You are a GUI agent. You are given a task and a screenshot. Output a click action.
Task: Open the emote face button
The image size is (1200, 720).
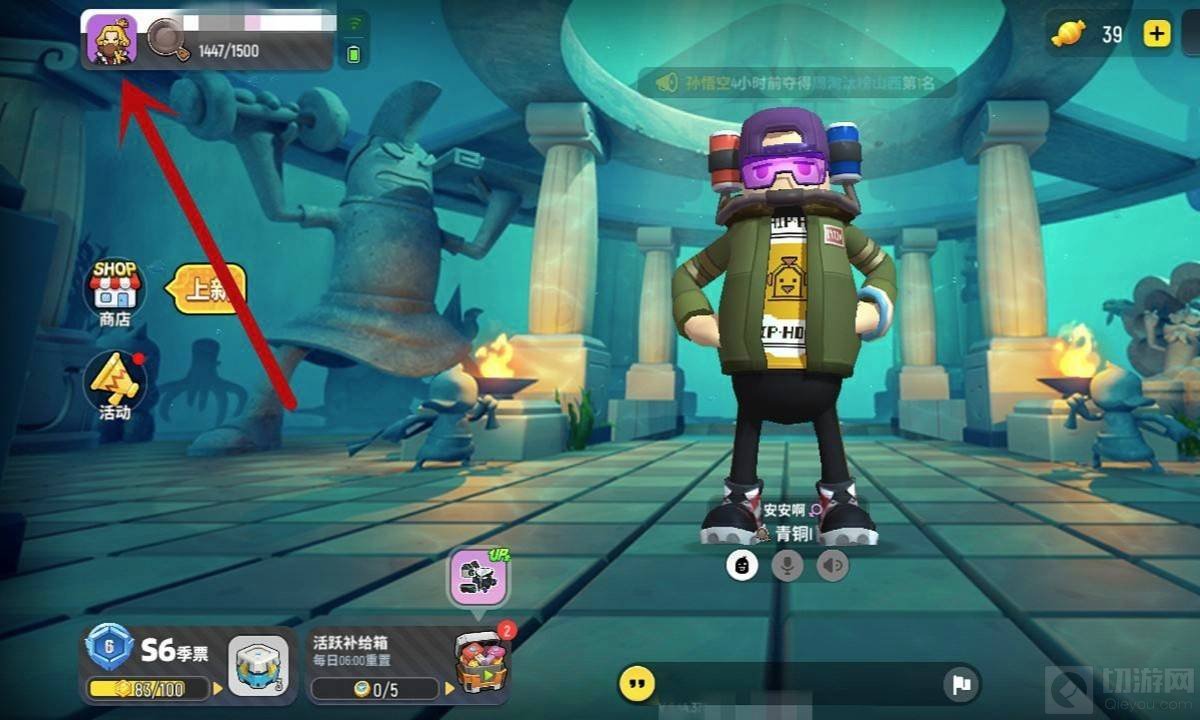(741, 566)
